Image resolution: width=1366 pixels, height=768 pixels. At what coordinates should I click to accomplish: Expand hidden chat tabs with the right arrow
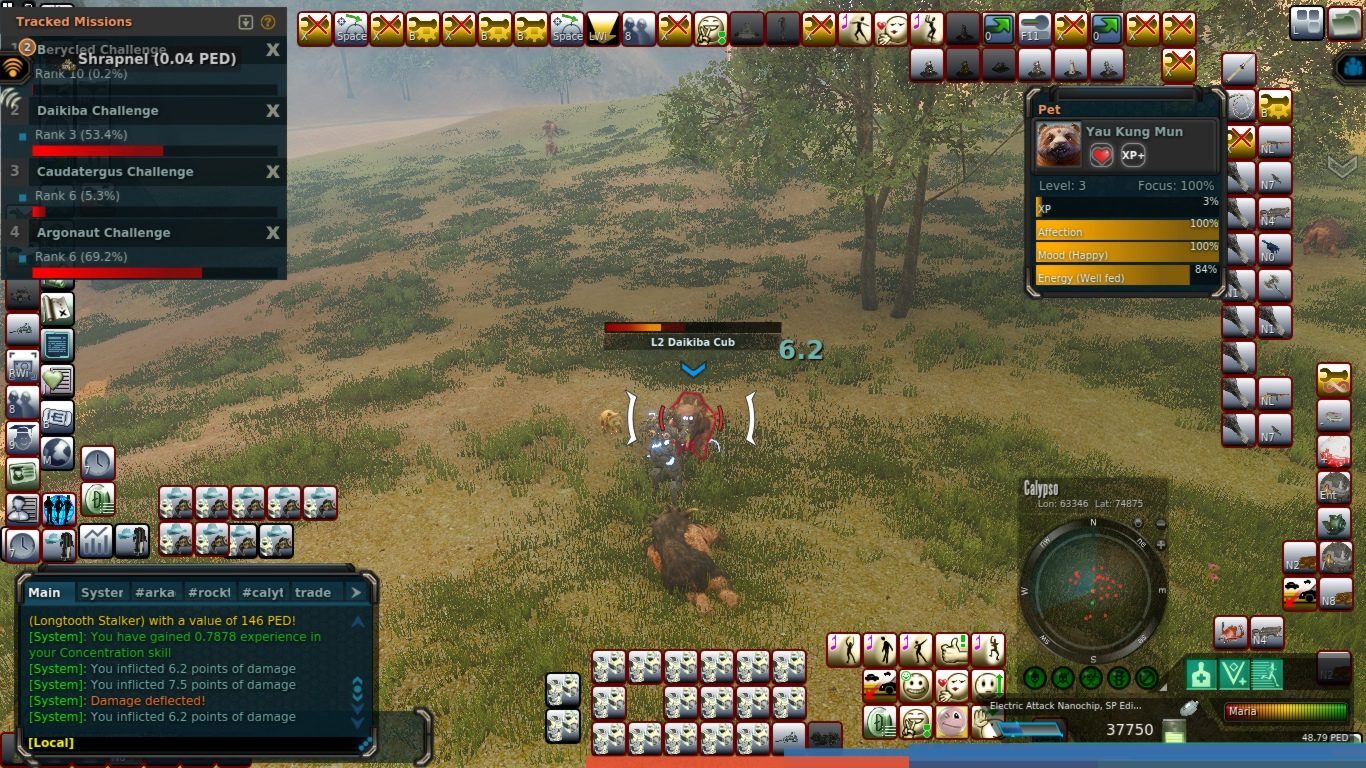click(357, 592)
